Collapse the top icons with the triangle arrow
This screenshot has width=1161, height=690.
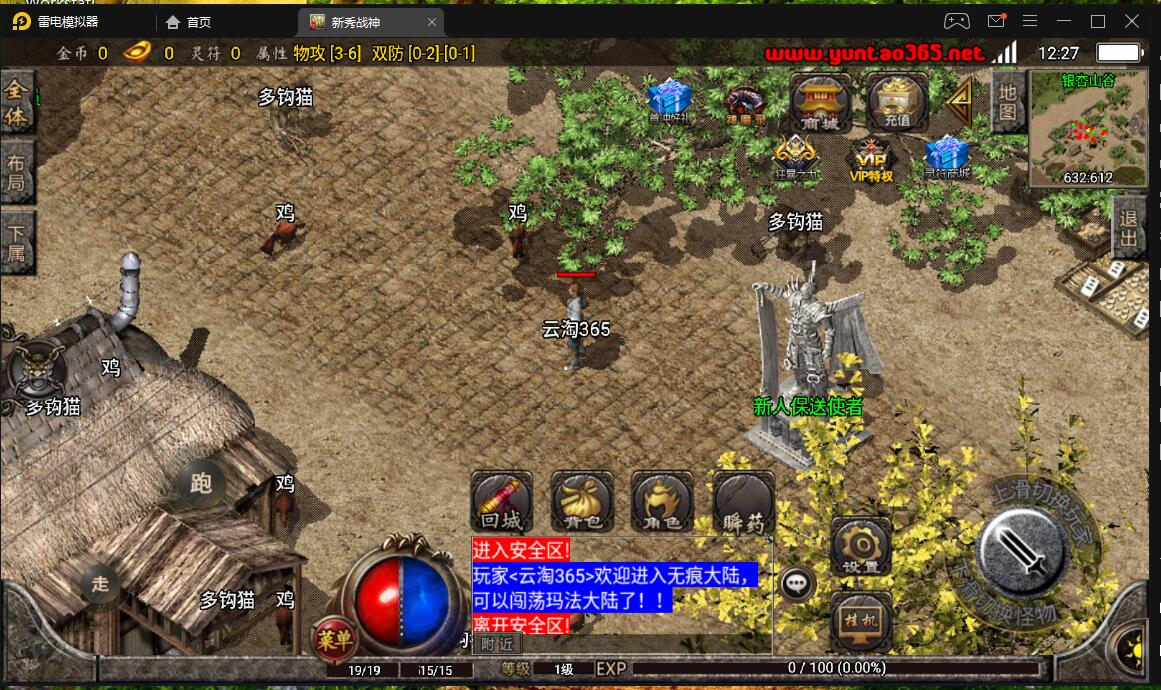(961, 101)
